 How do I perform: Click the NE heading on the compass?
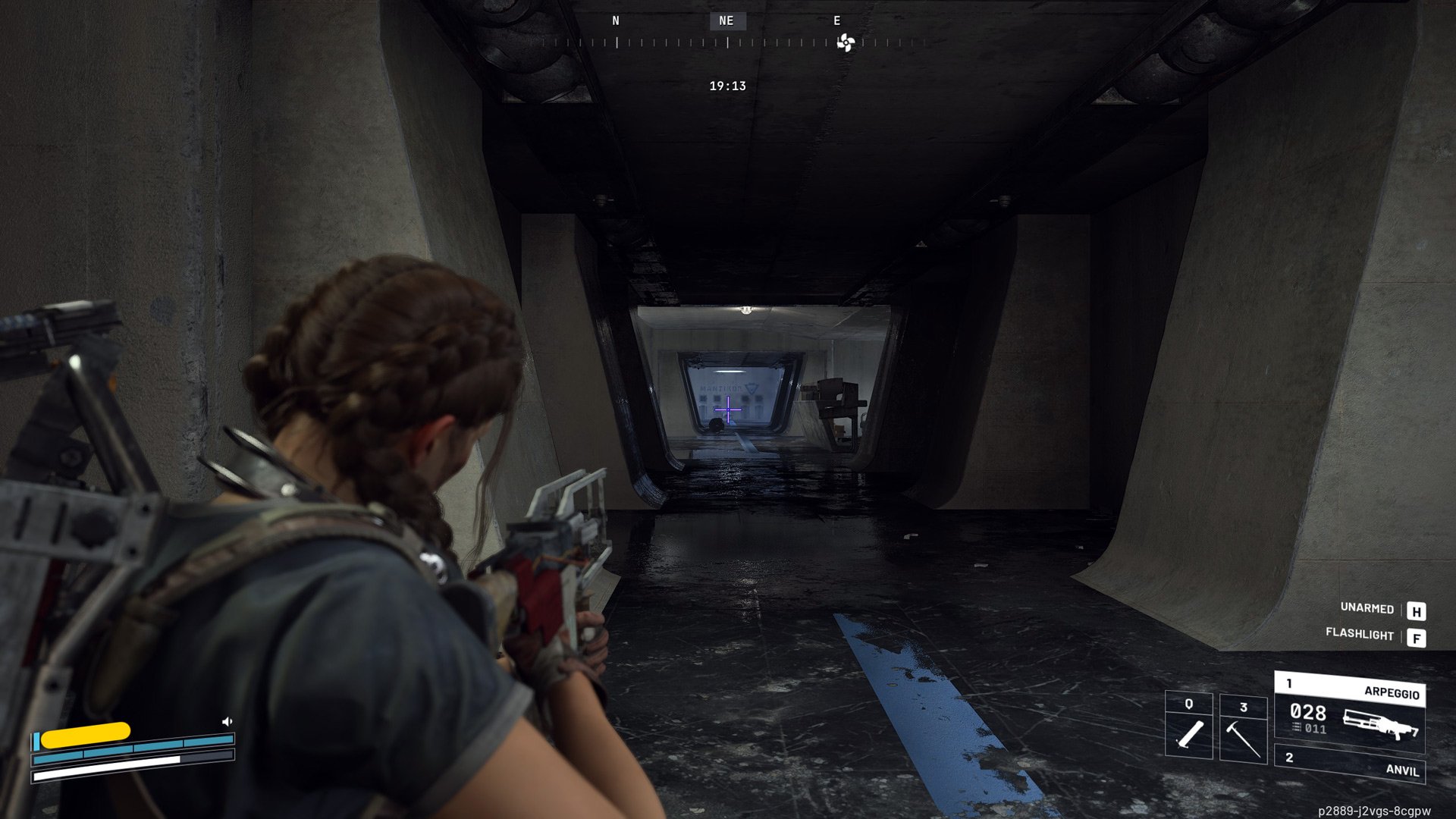click(x=726, y=21)
